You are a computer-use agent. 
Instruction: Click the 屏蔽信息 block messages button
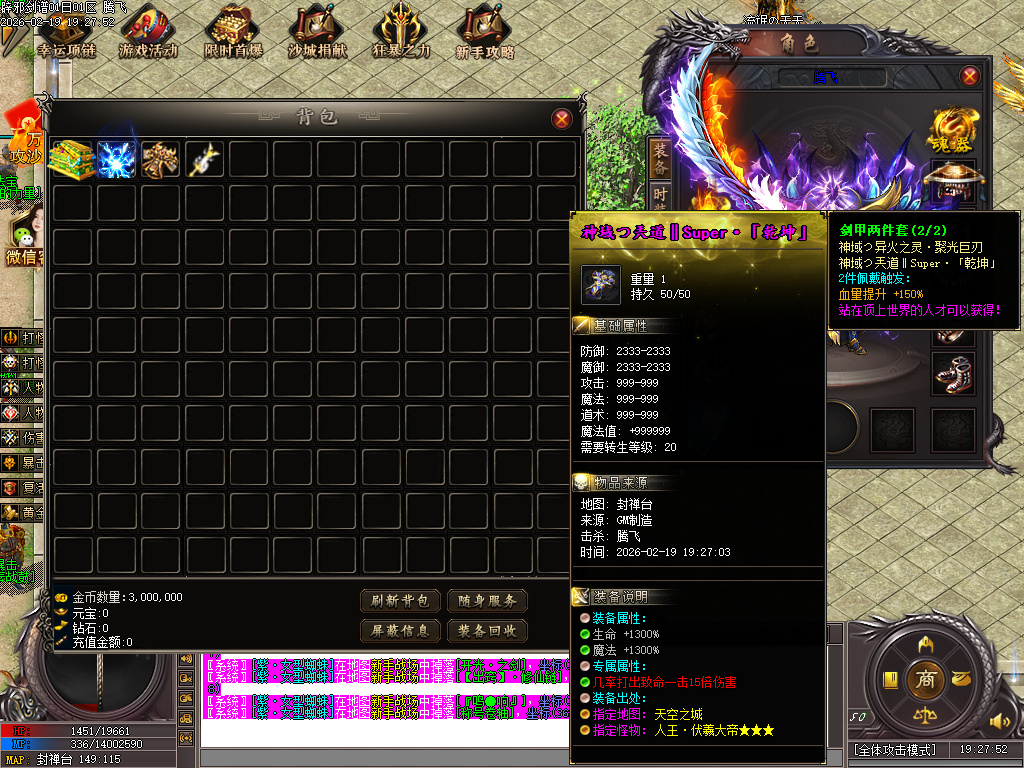(x=400, y=631)
